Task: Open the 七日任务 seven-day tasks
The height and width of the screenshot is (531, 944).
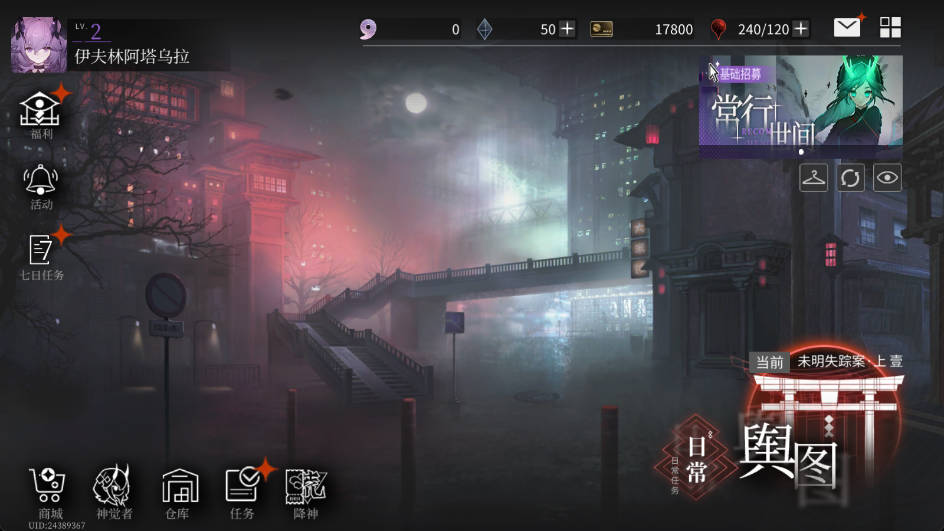Action: coord(41,255)
